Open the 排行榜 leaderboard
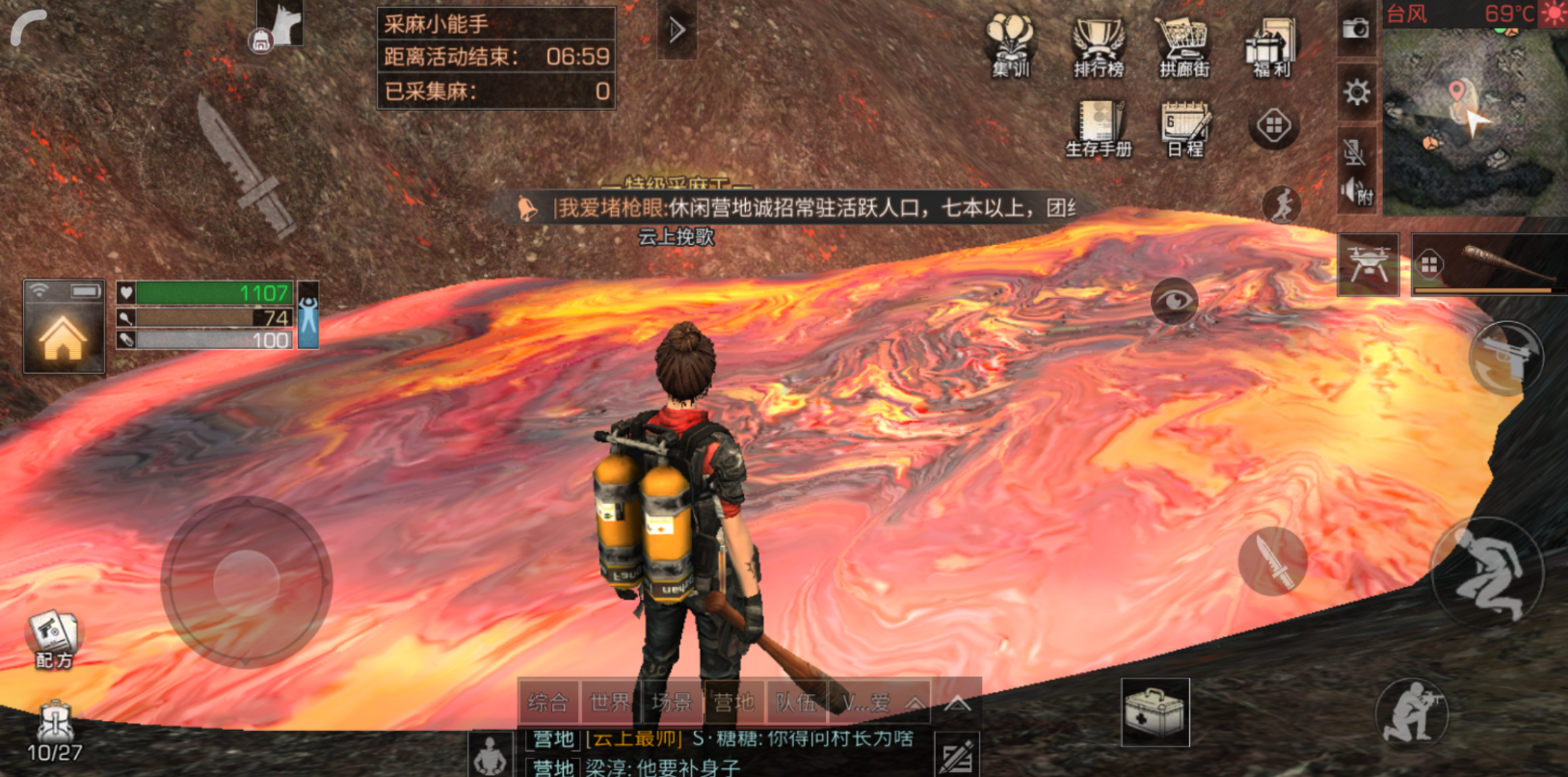1568x777 pixels. tap(1099, 45)
